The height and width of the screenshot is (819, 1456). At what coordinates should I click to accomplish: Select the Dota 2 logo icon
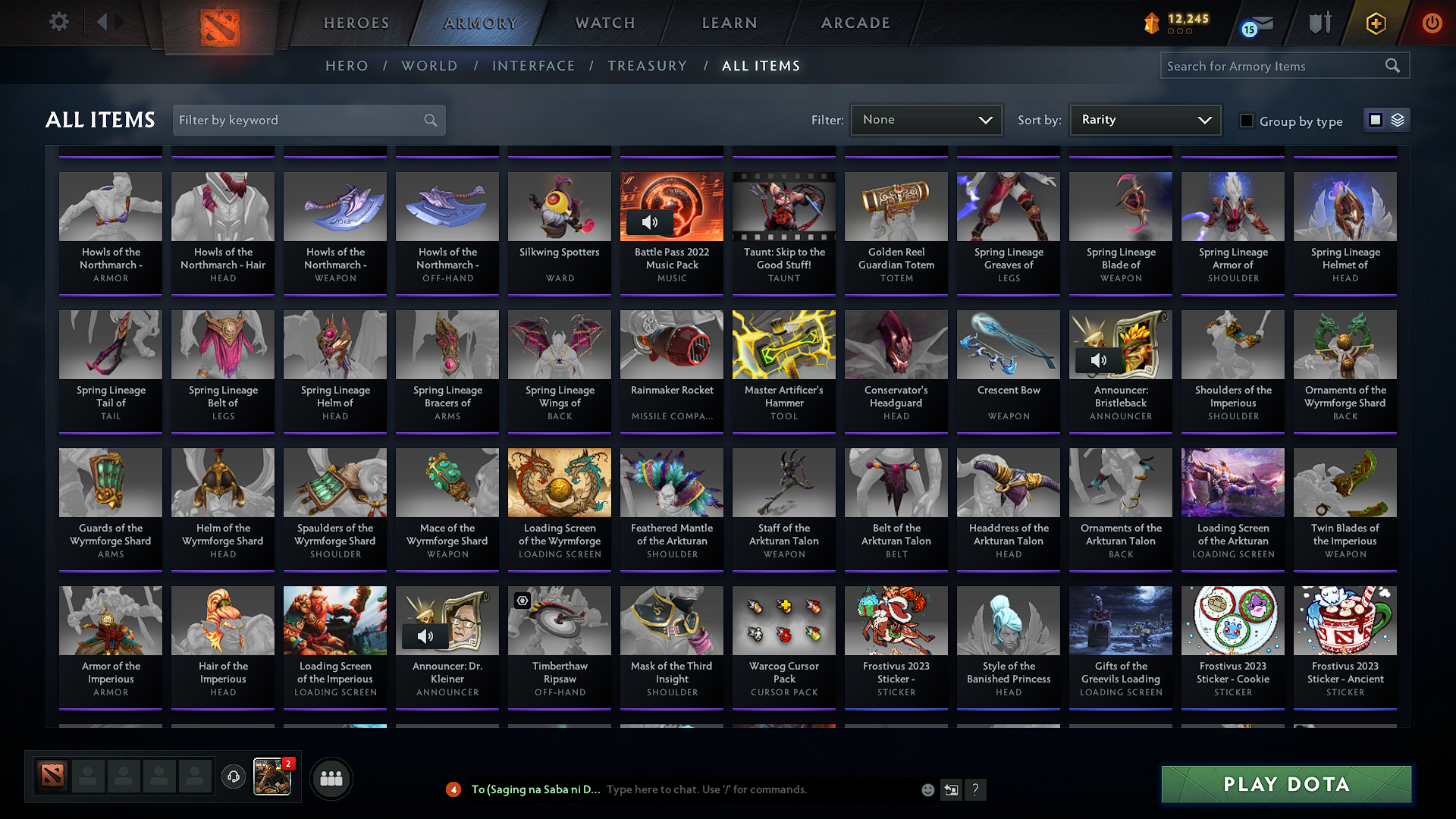pyautogui.click(x=218, y=24)
